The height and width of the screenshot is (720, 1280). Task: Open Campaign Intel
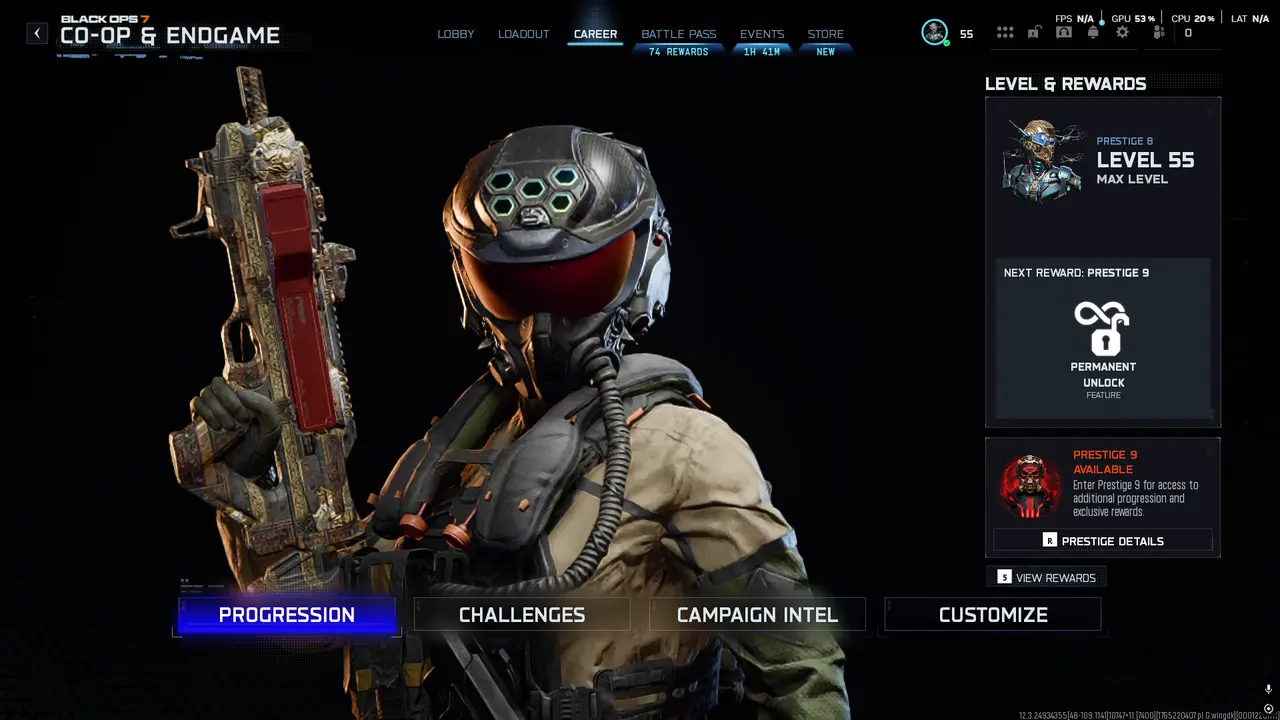pos(757,615)
